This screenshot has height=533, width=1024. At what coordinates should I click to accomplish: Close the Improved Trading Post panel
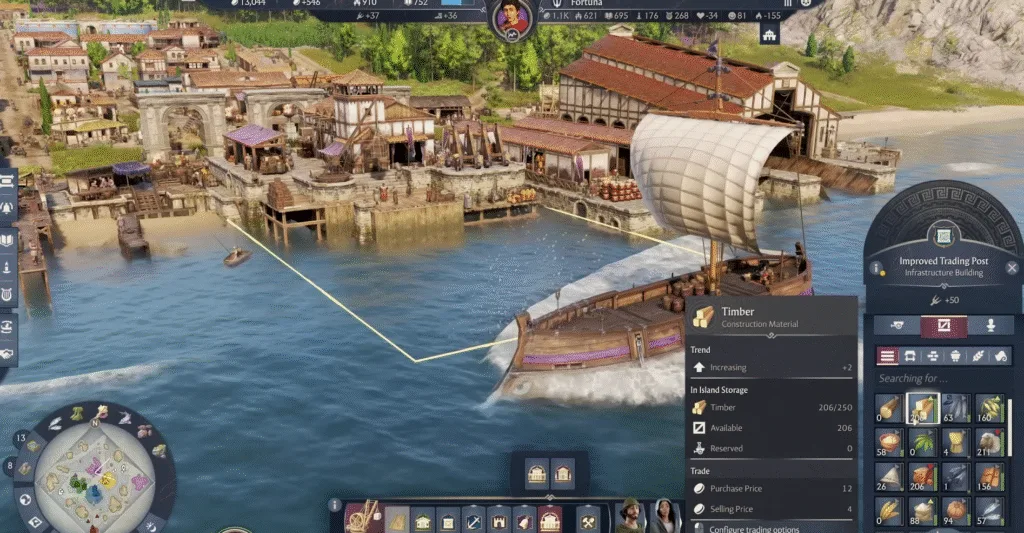point(1013,268)
